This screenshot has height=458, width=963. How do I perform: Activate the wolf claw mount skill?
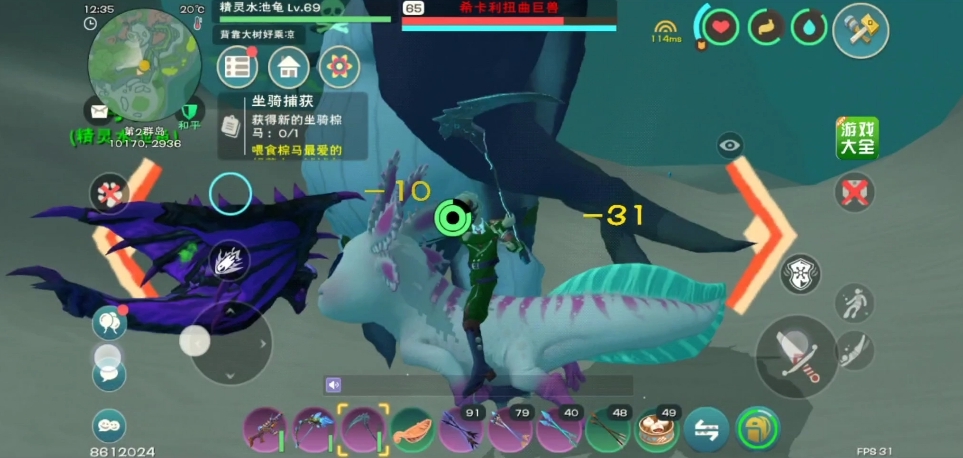(230, 262)
